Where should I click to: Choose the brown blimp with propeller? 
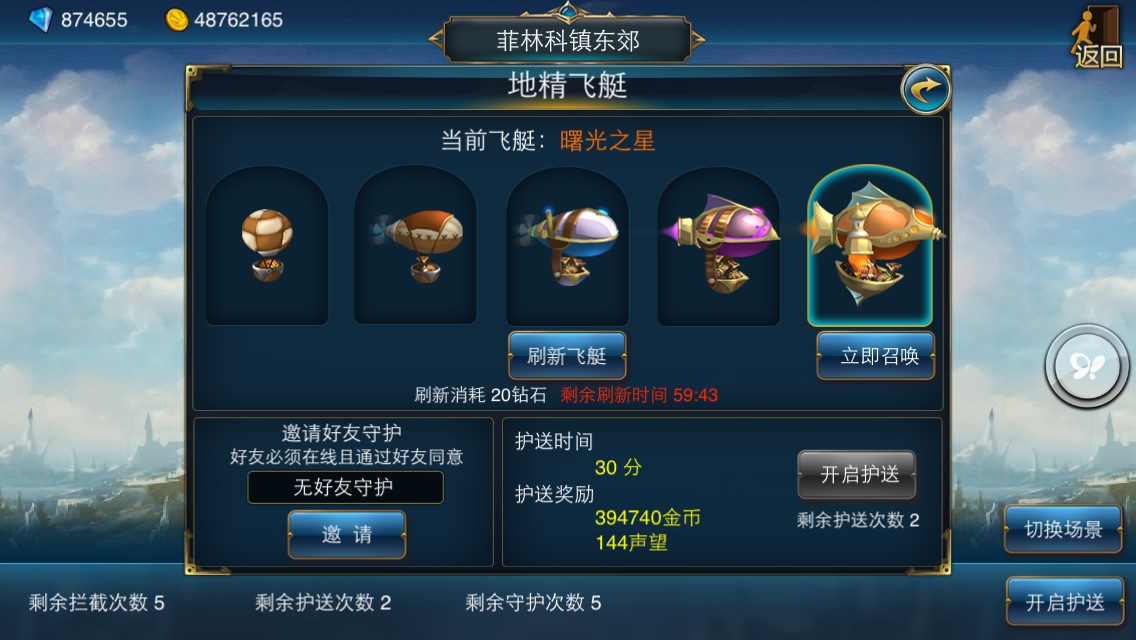[x=416, y=245]
